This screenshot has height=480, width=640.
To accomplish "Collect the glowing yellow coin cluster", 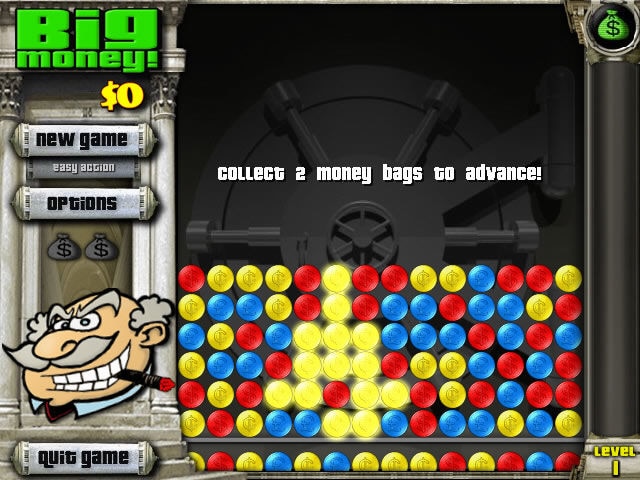I will [337, 364].
